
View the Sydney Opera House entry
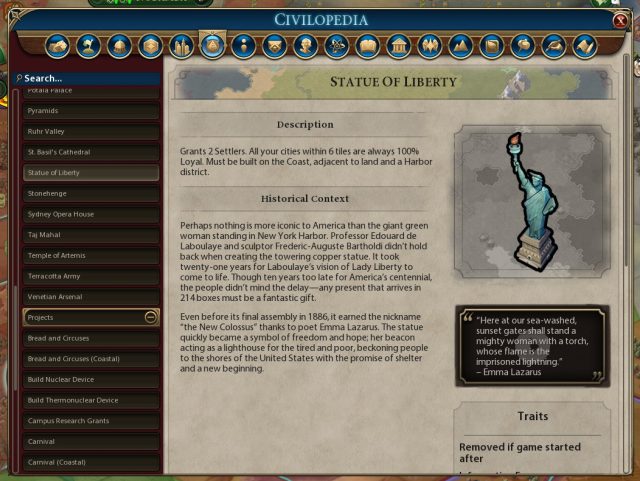coord(91,214)
